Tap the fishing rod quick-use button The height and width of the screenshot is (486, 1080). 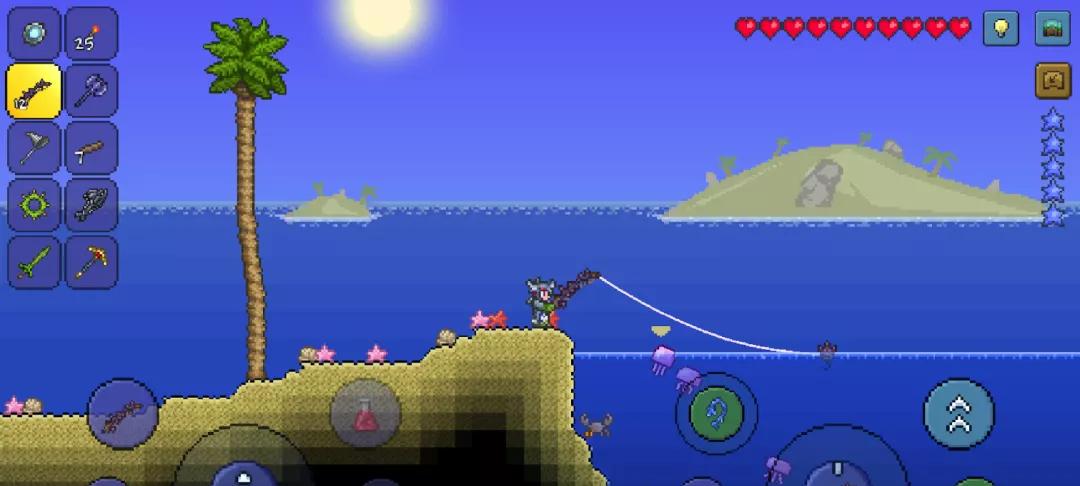123,413
